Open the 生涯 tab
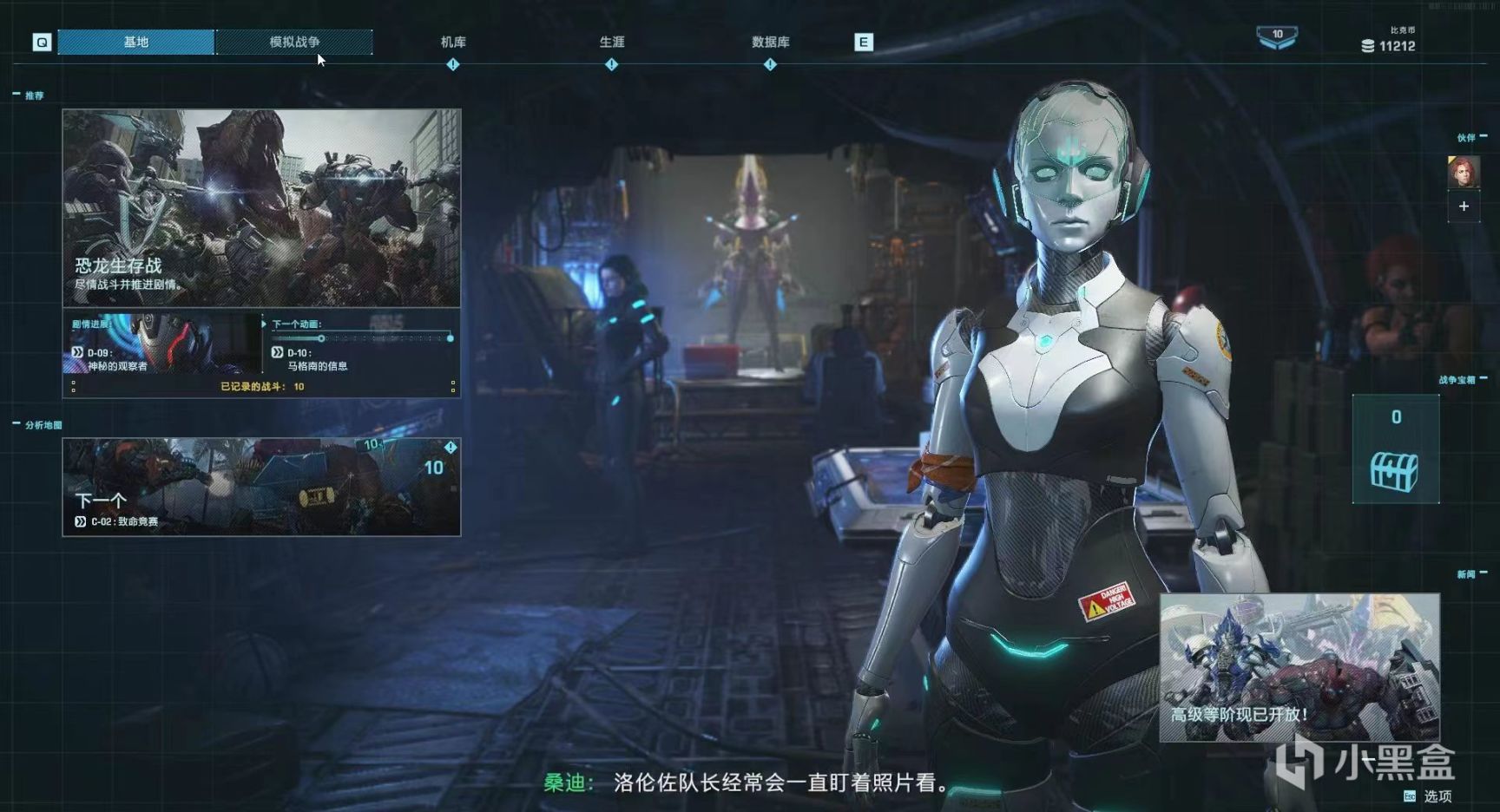Viewport: 1500px width, 812px height. 611,41
